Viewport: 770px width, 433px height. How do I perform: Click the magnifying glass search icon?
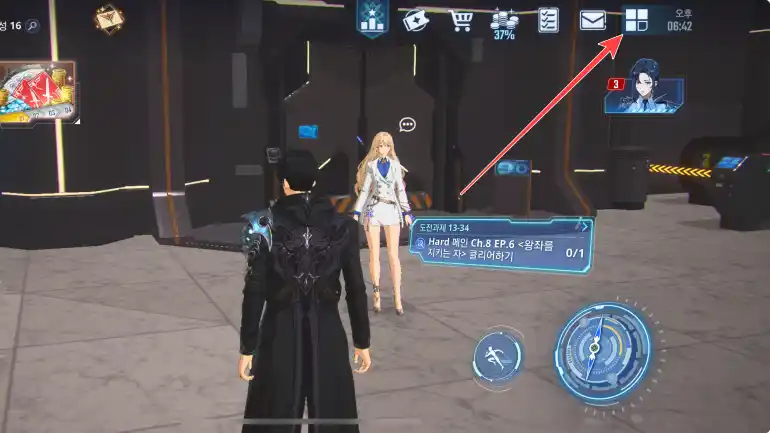pos(33,26)
